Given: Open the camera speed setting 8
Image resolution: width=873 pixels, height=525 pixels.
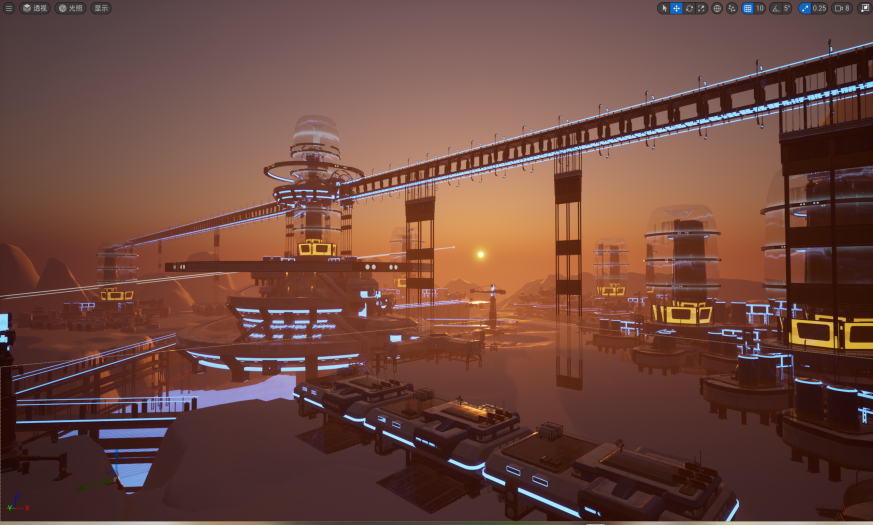Looking at the screenshot, I should [x=843, y=8].
